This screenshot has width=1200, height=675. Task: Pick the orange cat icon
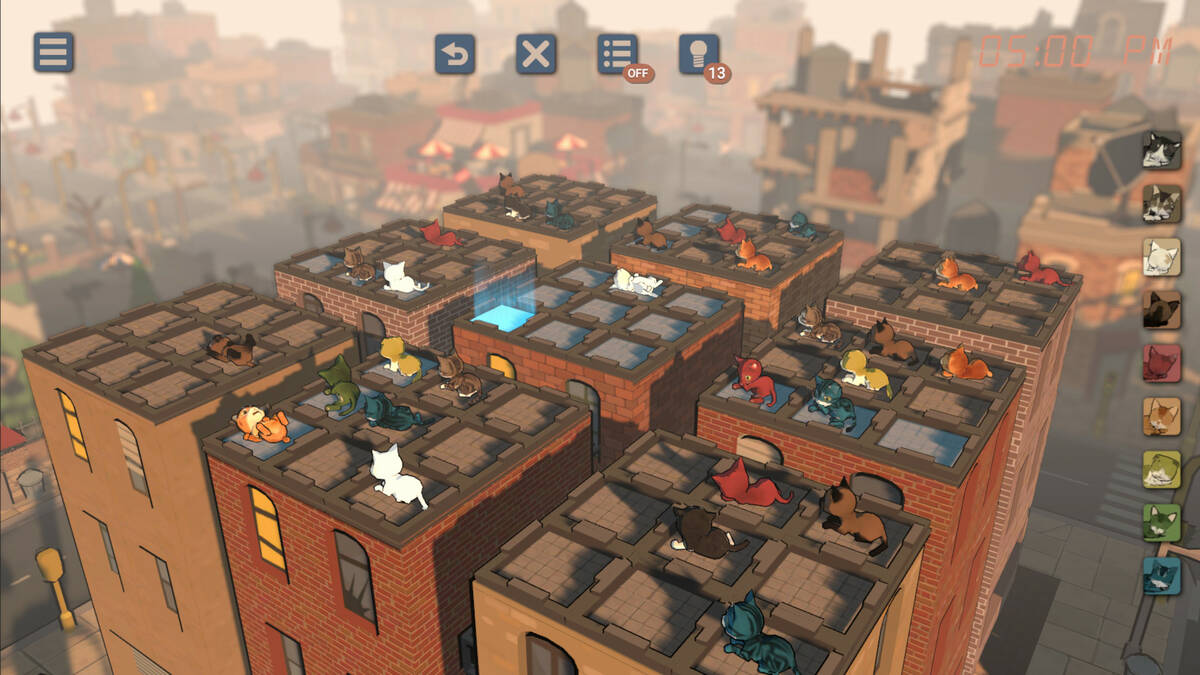(1162, 416)
